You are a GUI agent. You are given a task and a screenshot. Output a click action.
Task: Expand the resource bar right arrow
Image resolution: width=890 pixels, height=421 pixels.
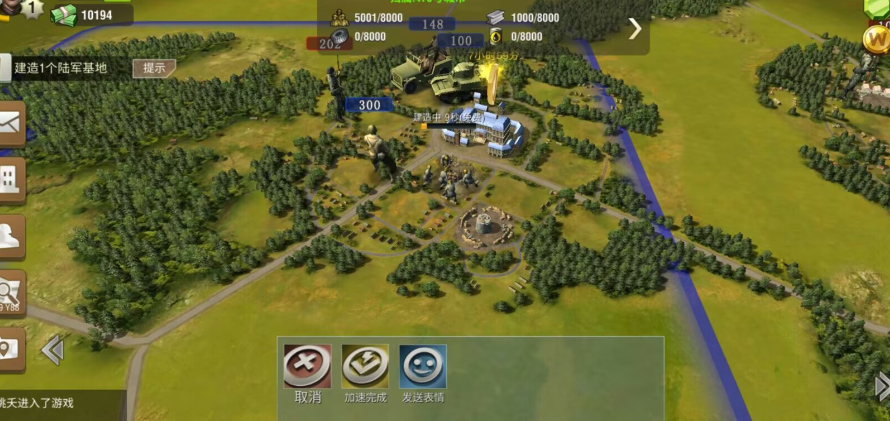635,28
